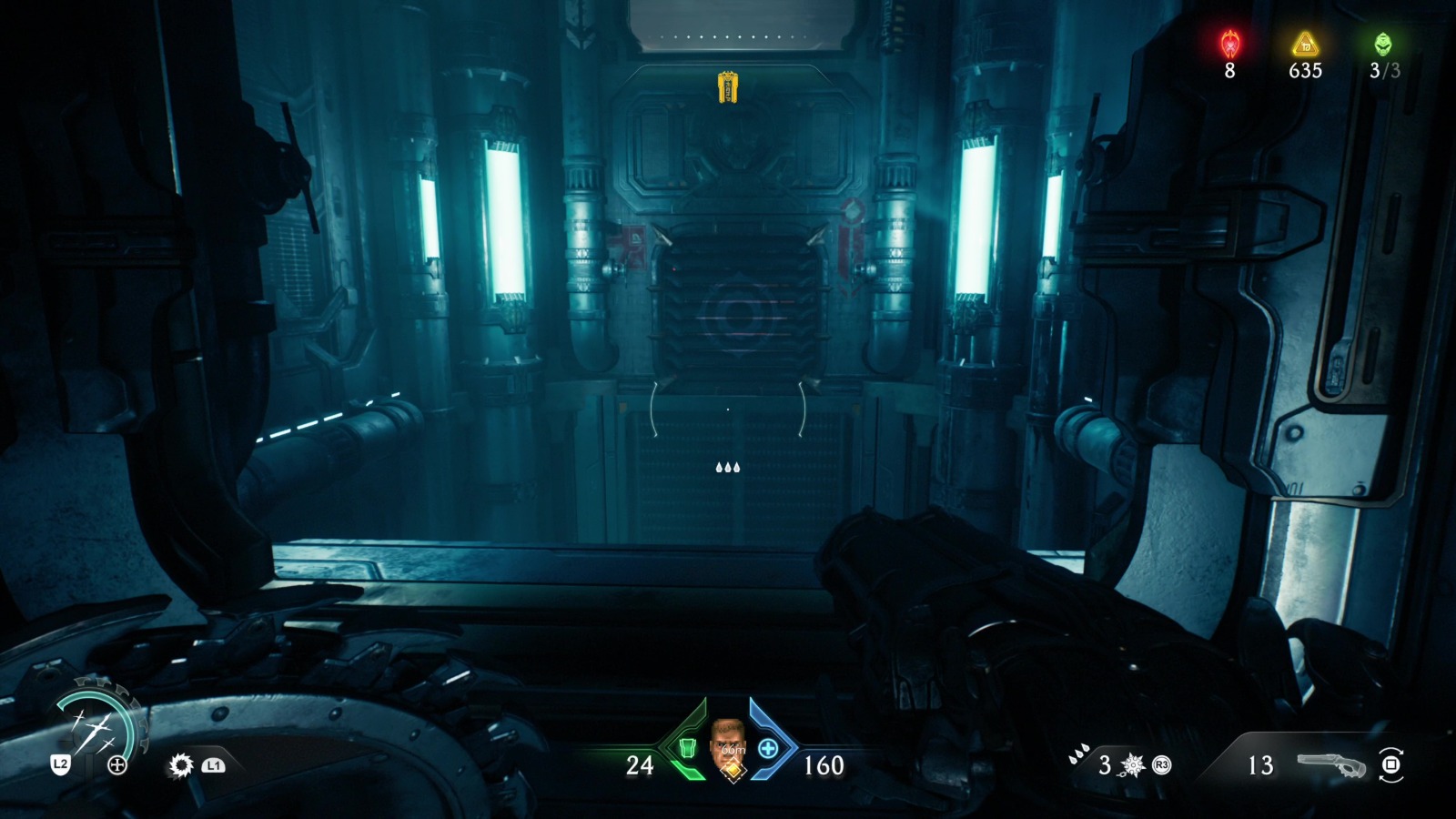Screen dimensions: 1456x819
Task: Click the yellow keycard objective marker above the door
Action: [728, 86]
